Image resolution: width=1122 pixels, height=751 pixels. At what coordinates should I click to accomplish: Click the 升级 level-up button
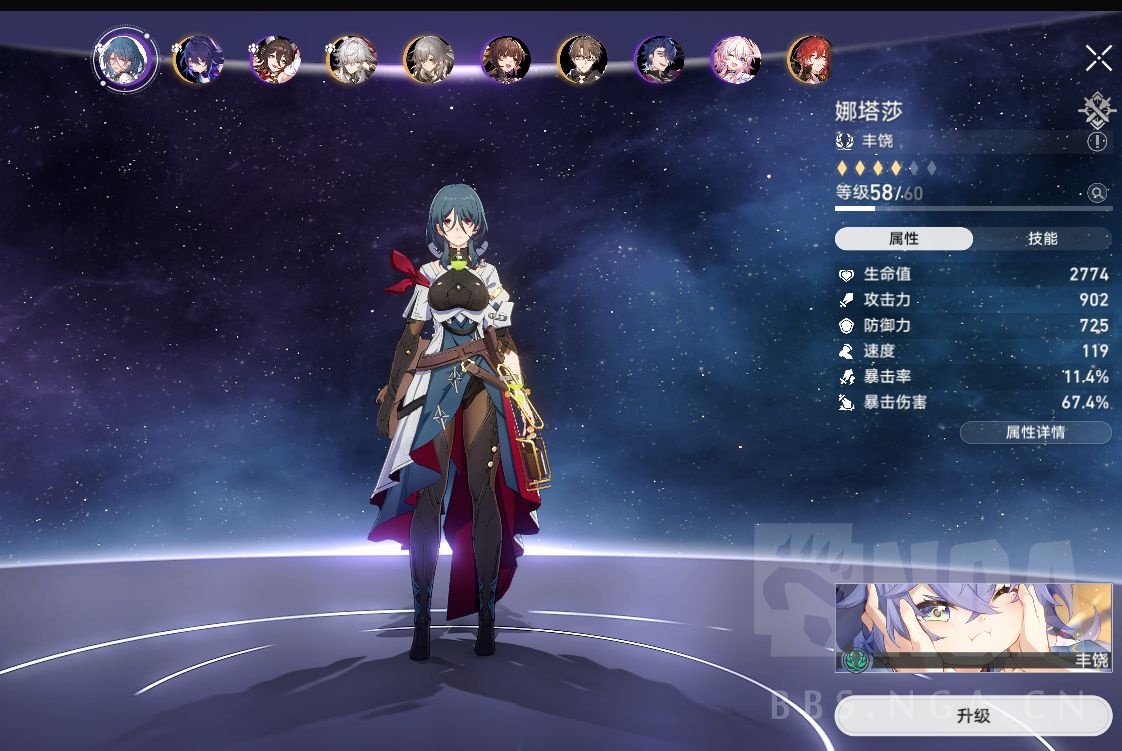(973, 716)
